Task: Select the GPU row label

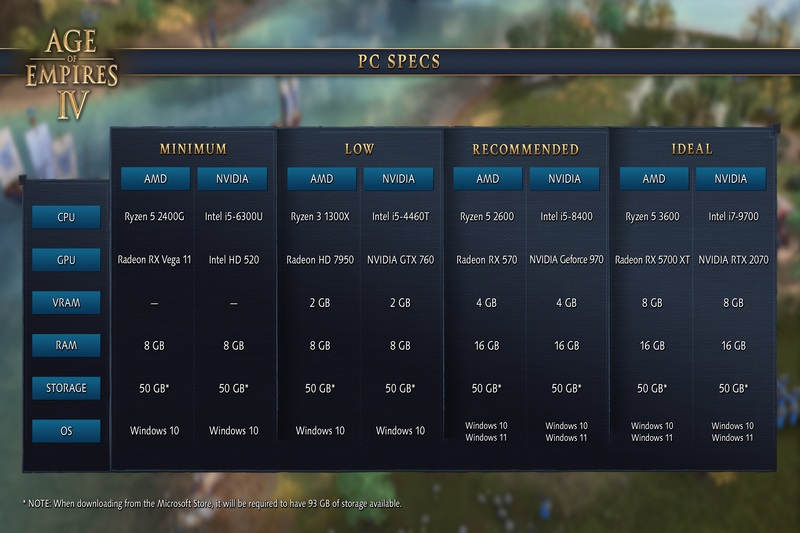Action: click(x=66, y=260)
